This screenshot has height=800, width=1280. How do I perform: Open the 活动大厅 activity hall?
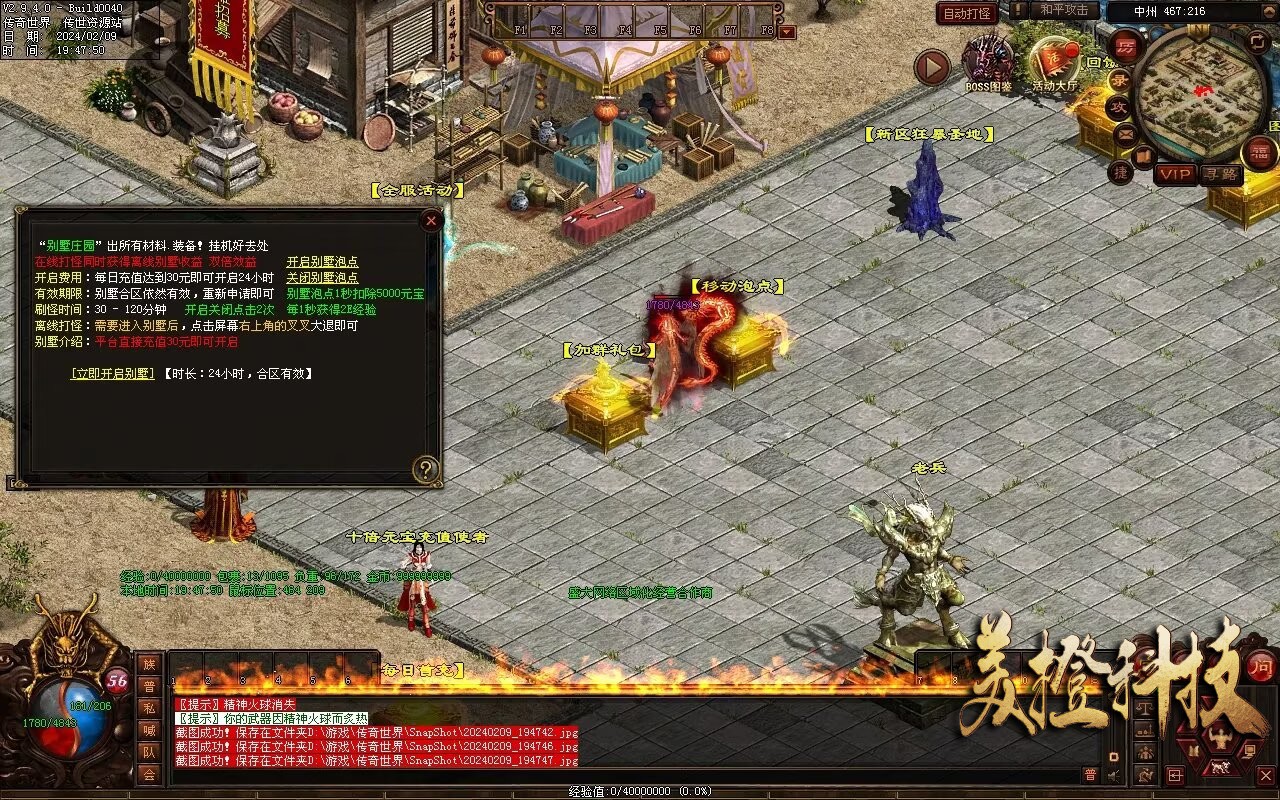pyautogui.click(x=1055, y=64)
